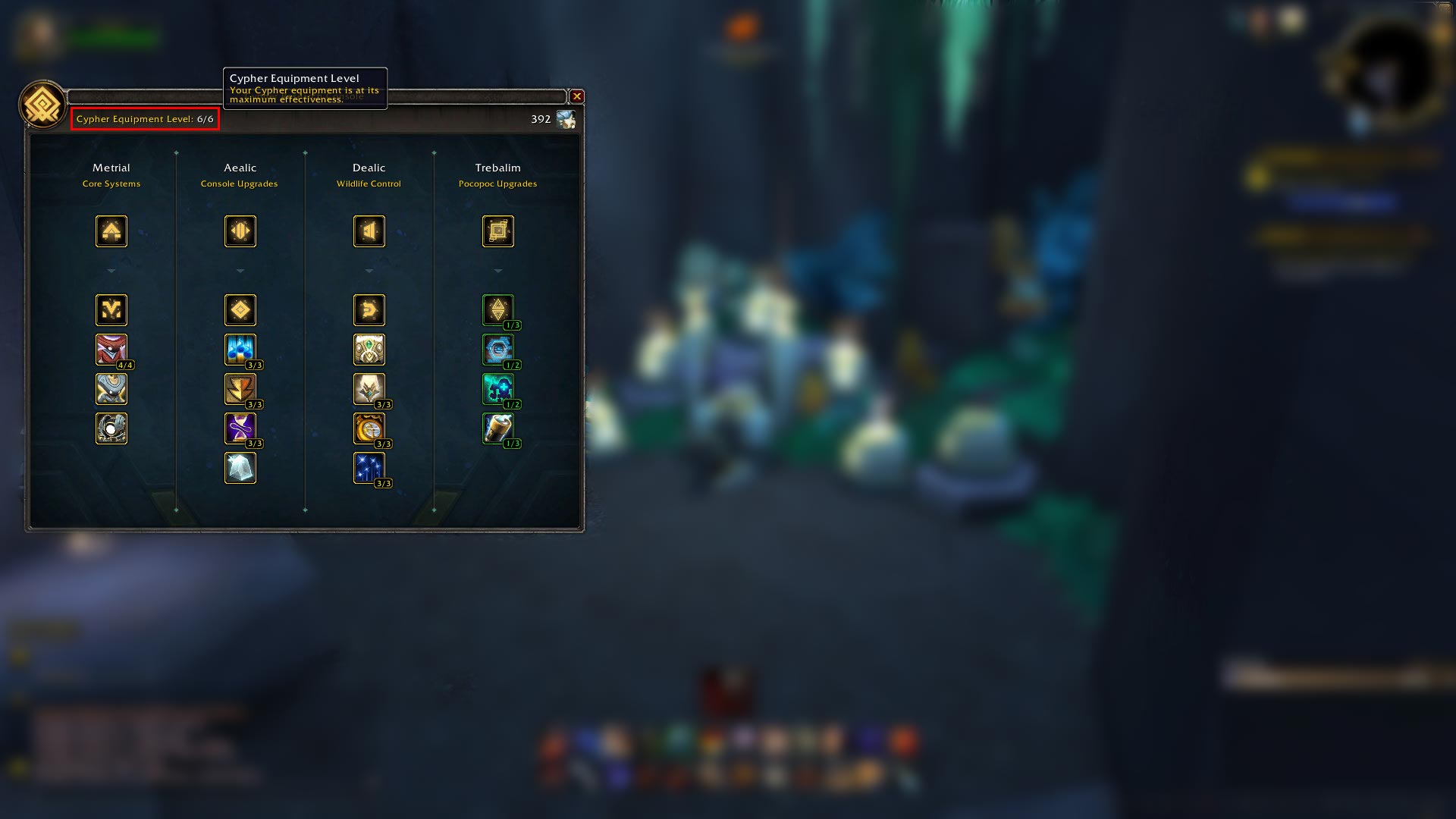Select the battery-shaped 1/3 Trebalim upgrade
1456x819 pixels.
tap(498, 428)
